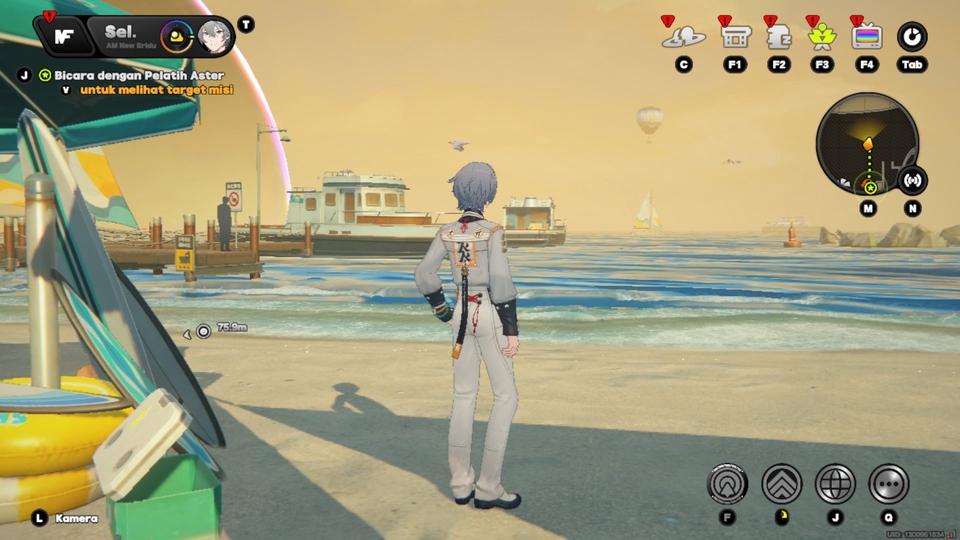This screenshot has height=540, width=960.
Task: Open the NF menu button
Action: pyautogui.click(x=64, y=36)
